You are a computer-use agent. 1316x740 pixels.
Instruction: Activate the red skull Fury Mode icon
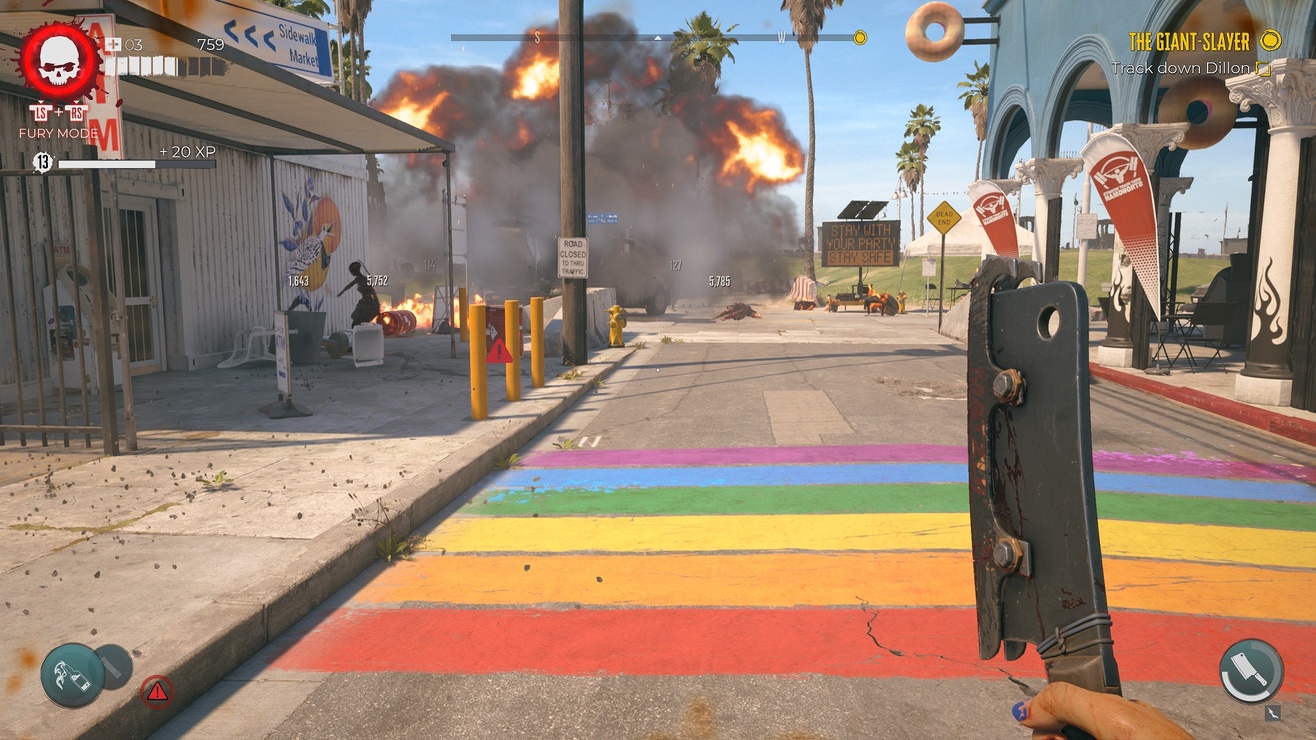tap(60, 62)
